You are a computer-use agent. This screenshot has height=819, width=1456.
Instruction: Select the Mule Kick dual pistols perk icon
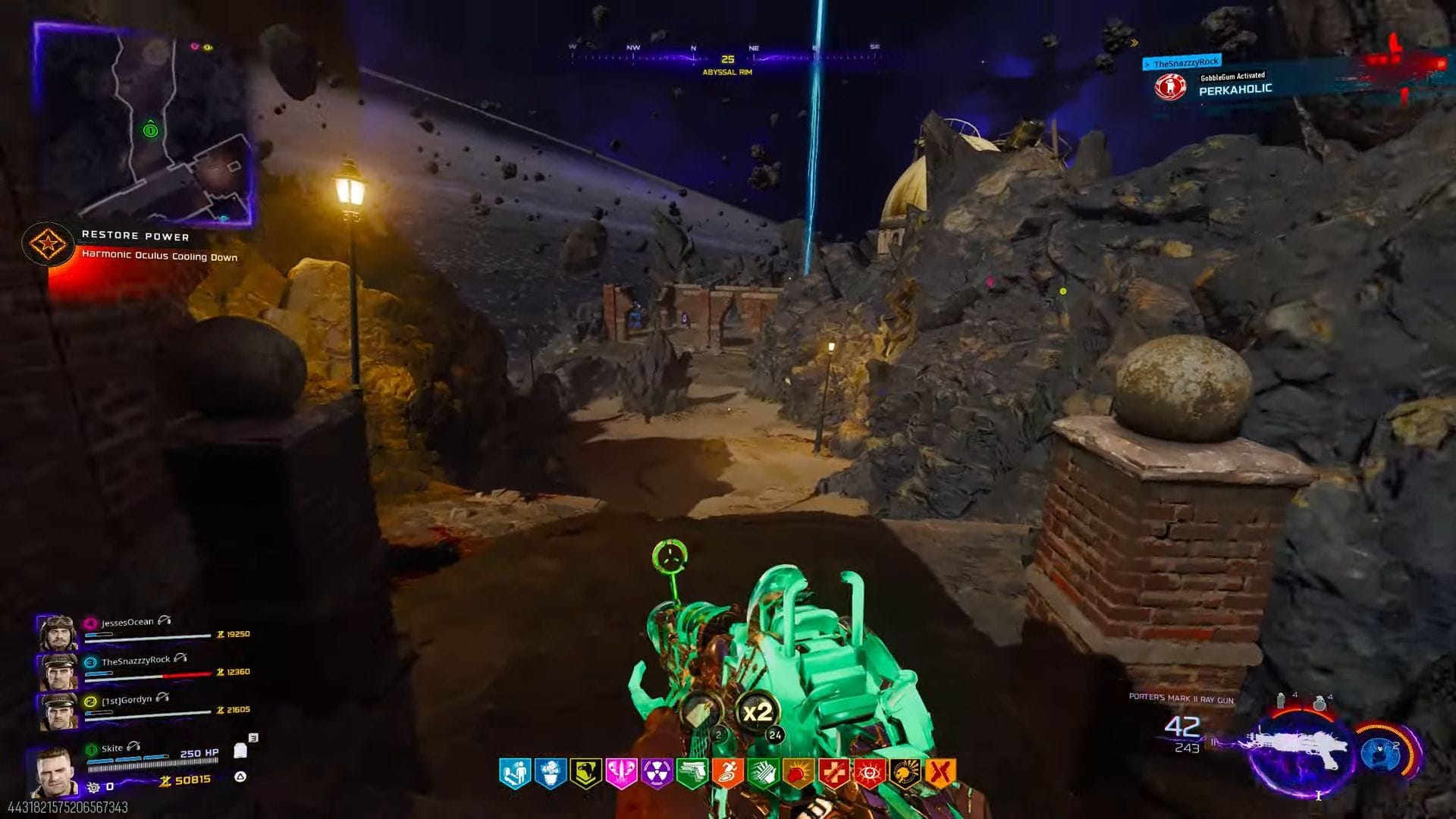point(693,770)
